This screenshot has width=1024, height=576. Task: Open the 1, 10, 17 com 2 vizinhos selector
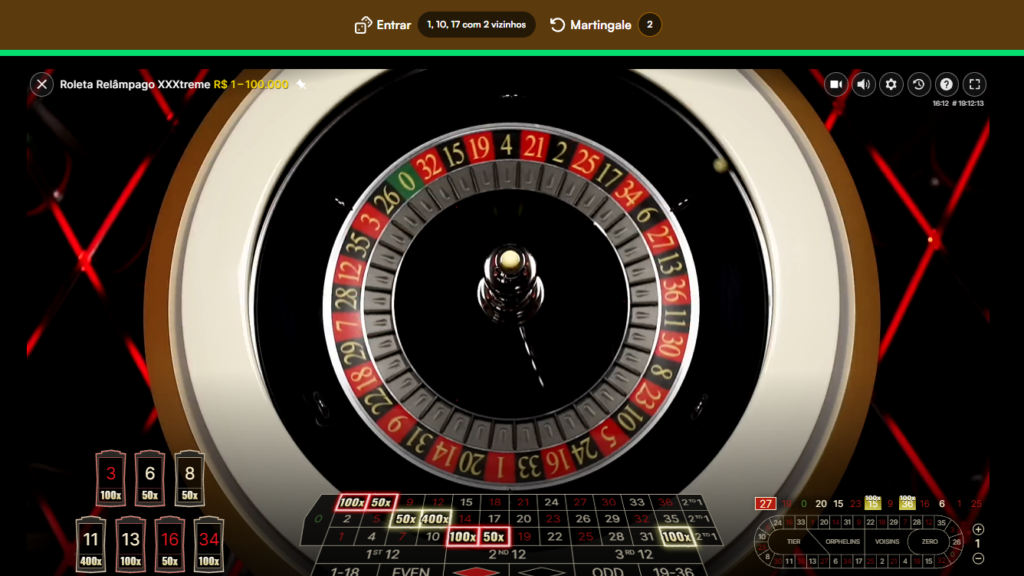pos(476,25)
